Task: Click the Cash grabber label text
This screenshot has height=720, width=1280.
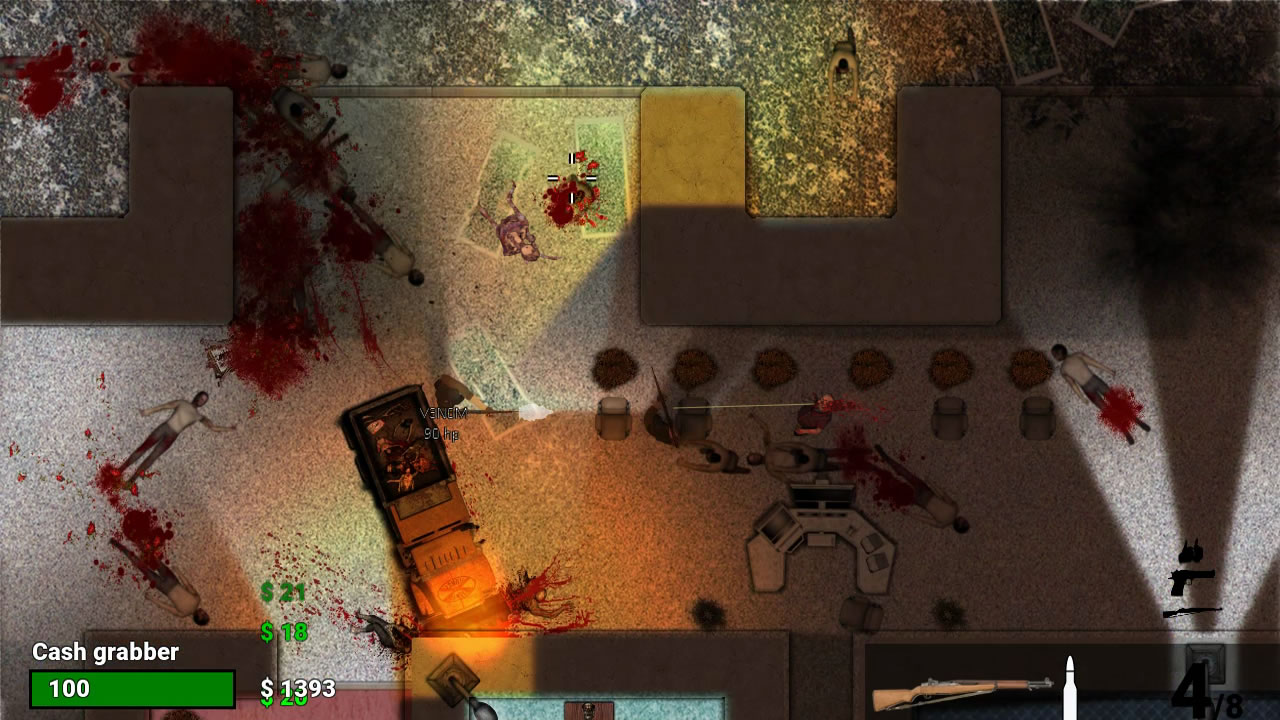Action: click(105, 653)
